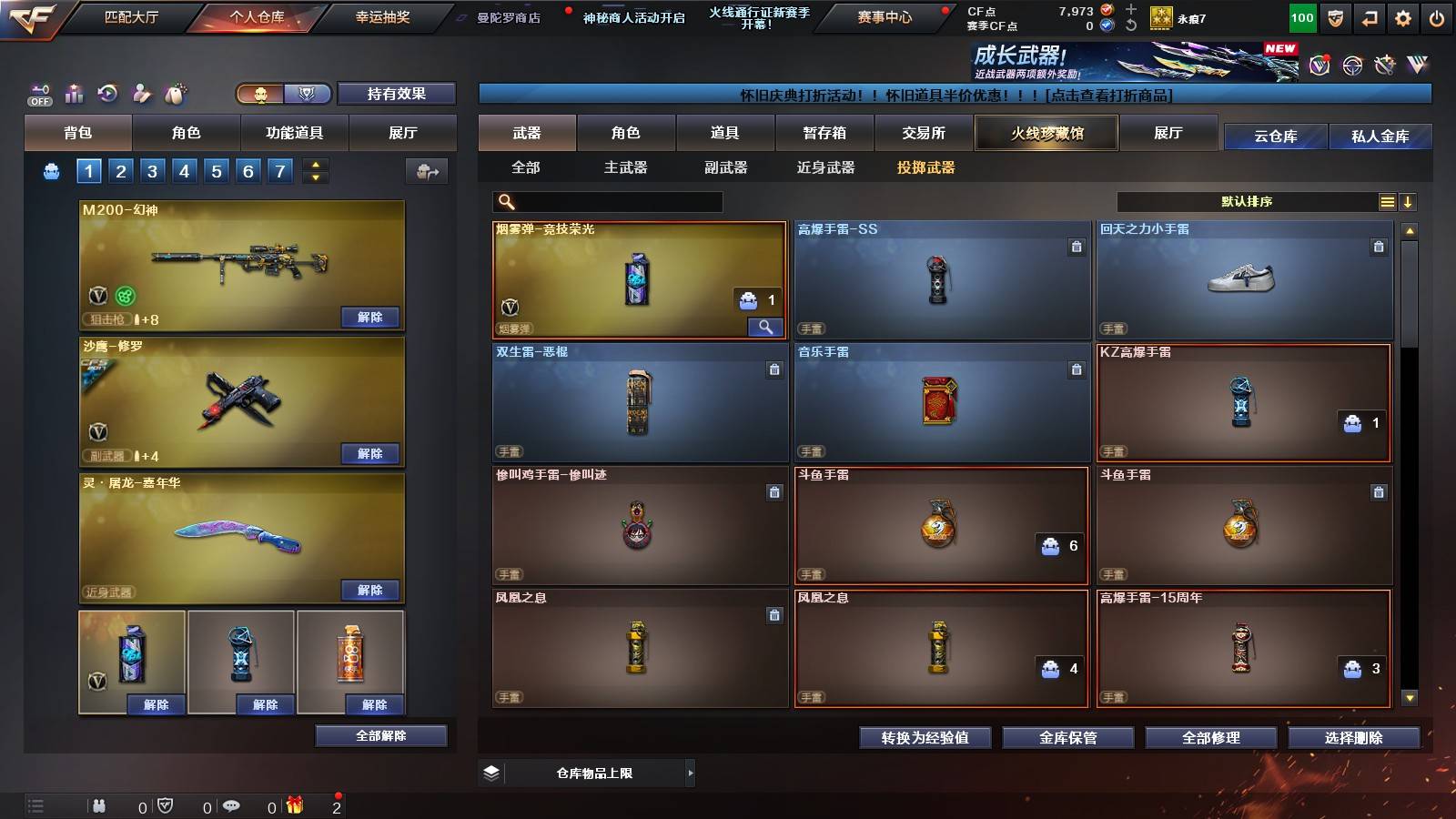Select the bar chart statistics icon
The height and width of the screenshot is (819, 1456).
pyautogui.click(x=74, y=94)
